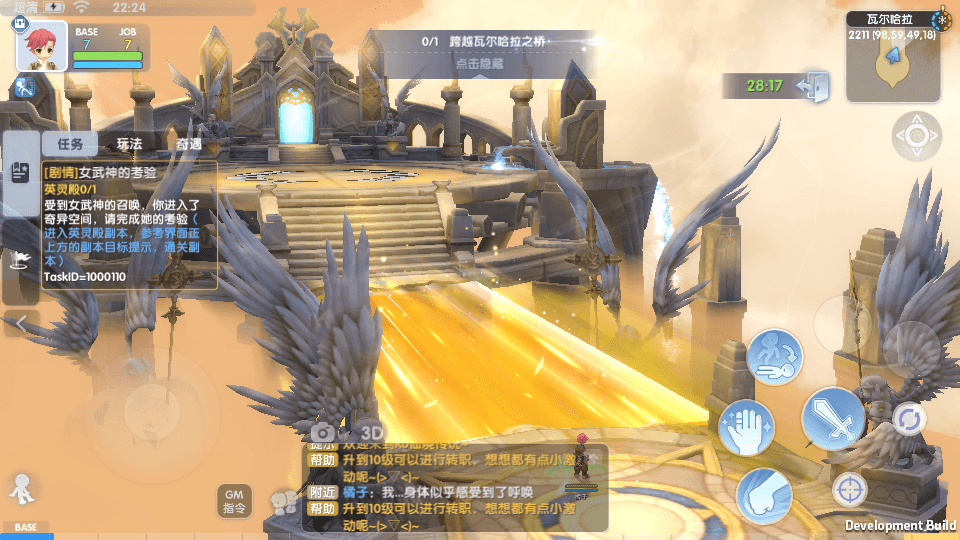This screenshot has height=540, width=960.
Task: Activate the fist skill button
Action: click(764, 496)
